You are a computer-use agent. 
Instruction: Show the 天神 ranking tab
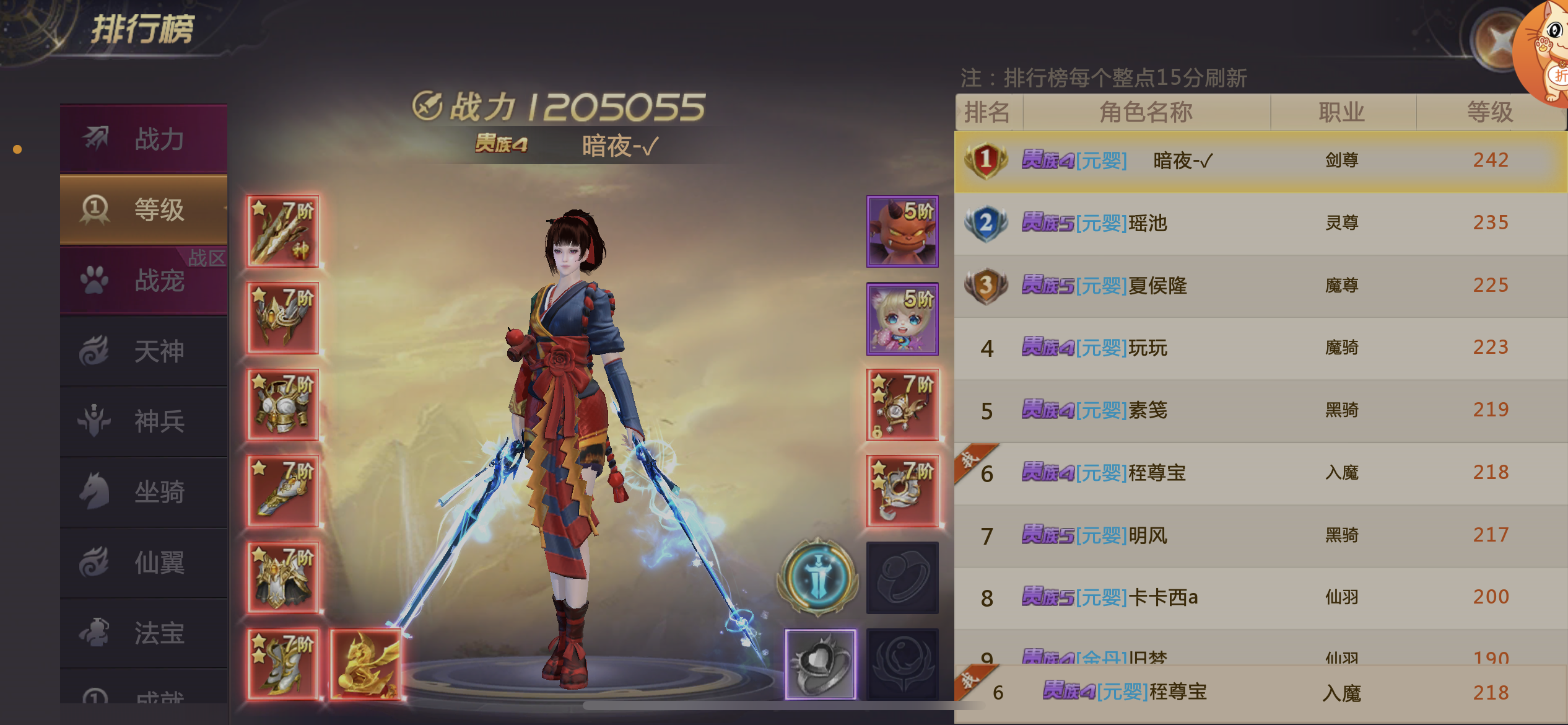point(144,351)
